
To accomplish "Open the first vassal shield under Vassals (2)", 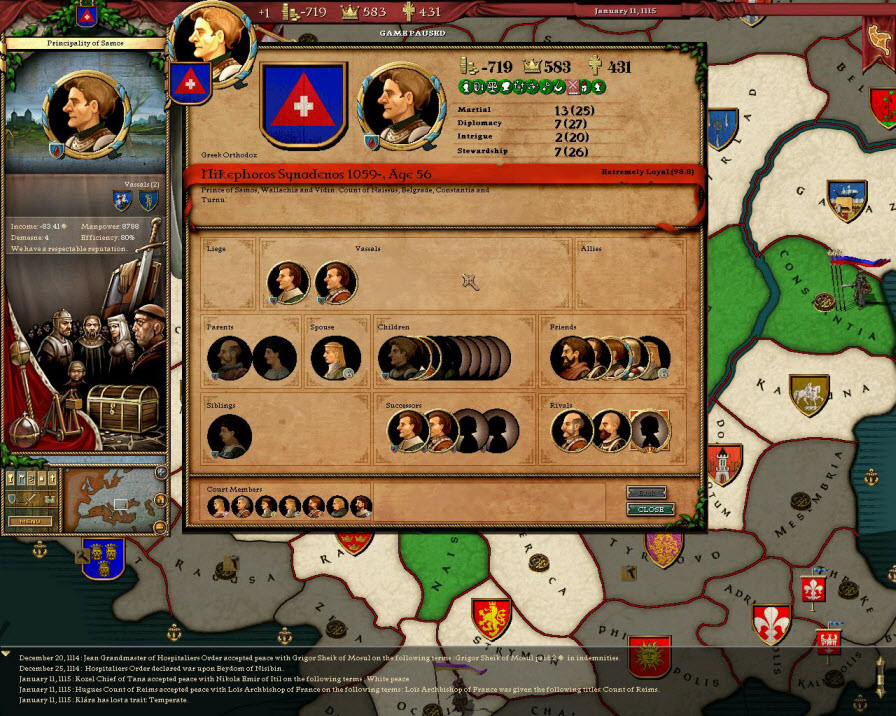I will pyautogui.click(x=122, y=201).
